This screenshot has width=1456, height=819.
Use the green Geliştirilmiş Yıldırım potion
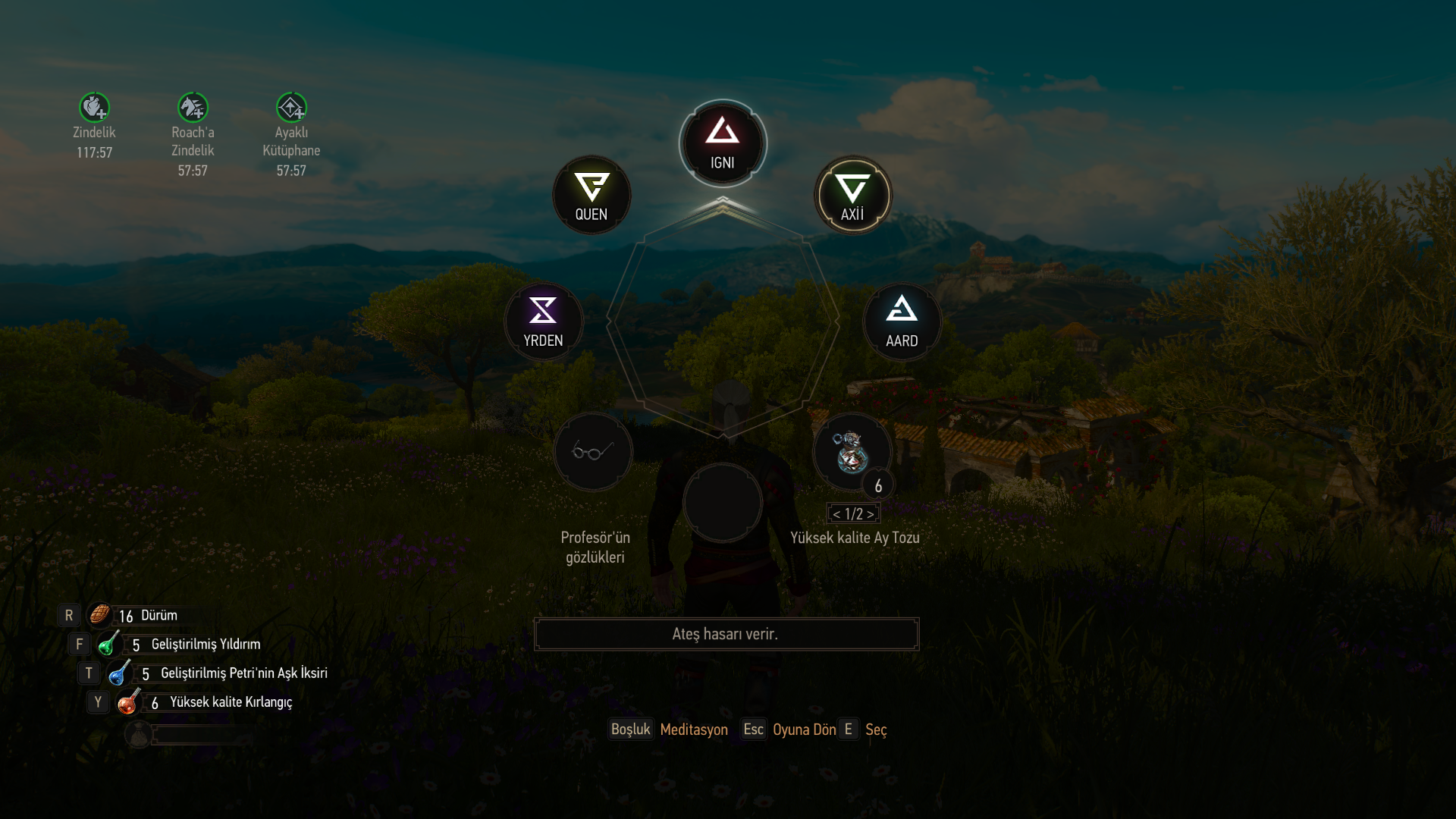click(108, 644)
